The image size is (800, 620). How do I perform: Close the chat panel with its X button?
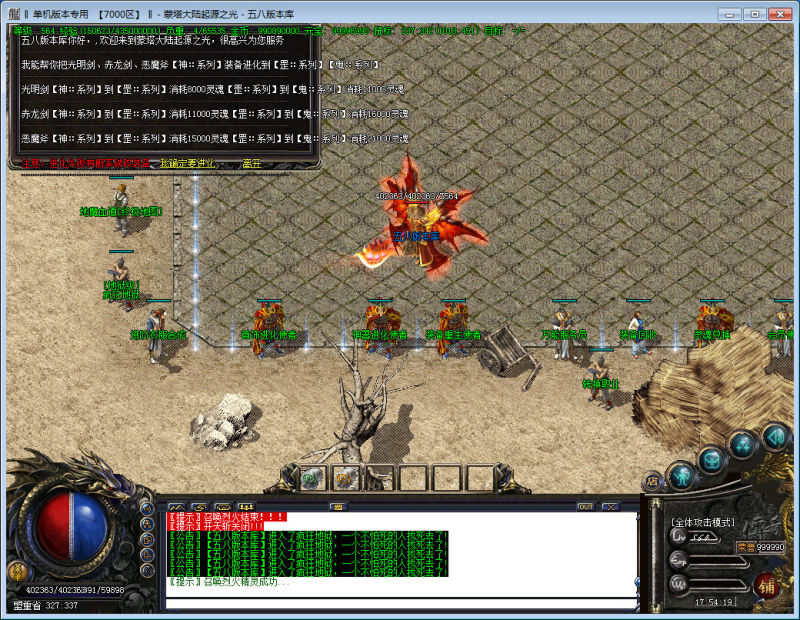point(610,507)
